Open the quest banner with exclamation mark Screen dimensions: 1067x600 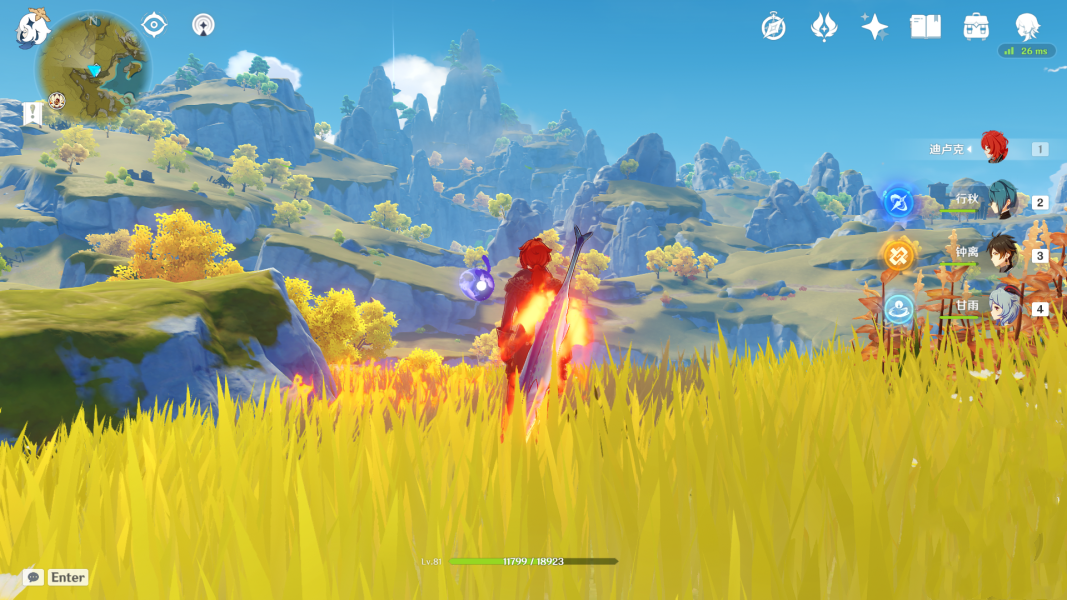[x=33, y=113]
